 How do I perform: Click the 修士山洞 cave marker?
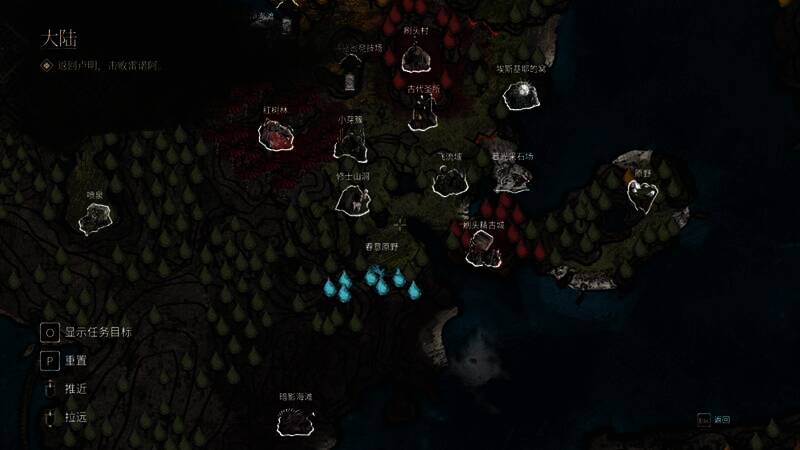point(353,198)
